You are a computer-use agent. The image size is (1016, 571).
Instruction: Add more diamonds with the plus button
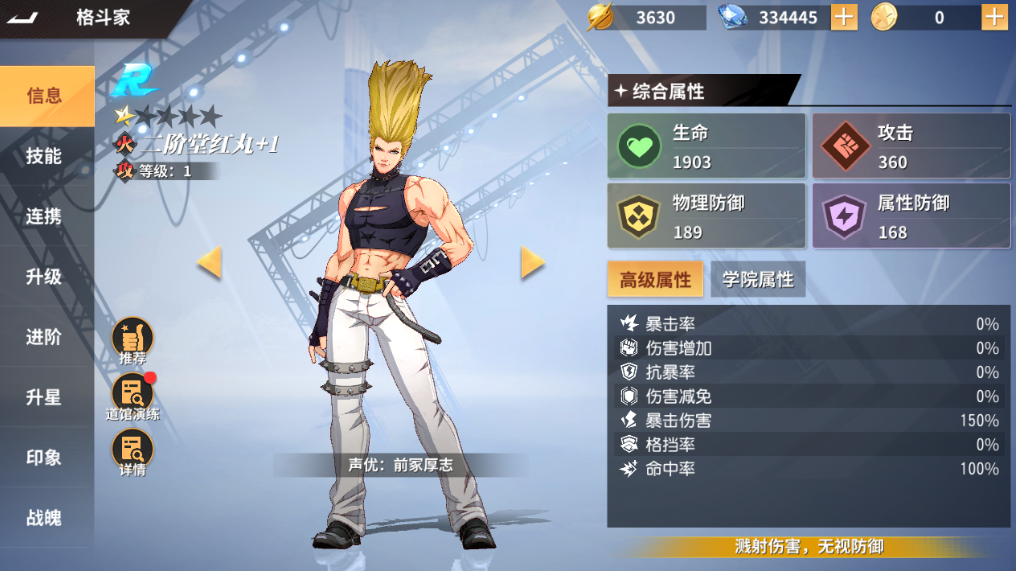(x=844, y=17)
